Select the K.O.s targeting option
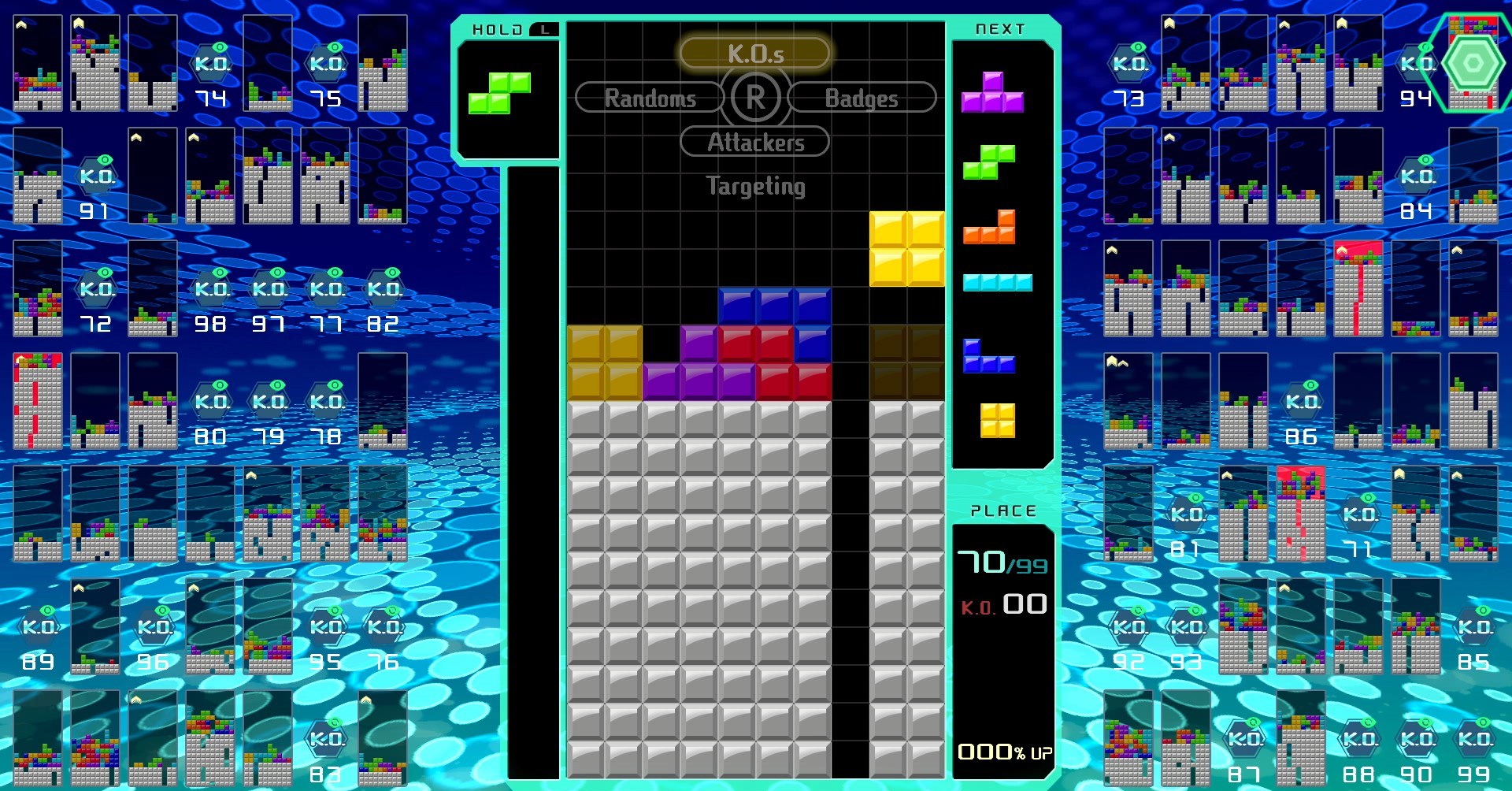Screen dimensions: 1512x791 point(754,54)
